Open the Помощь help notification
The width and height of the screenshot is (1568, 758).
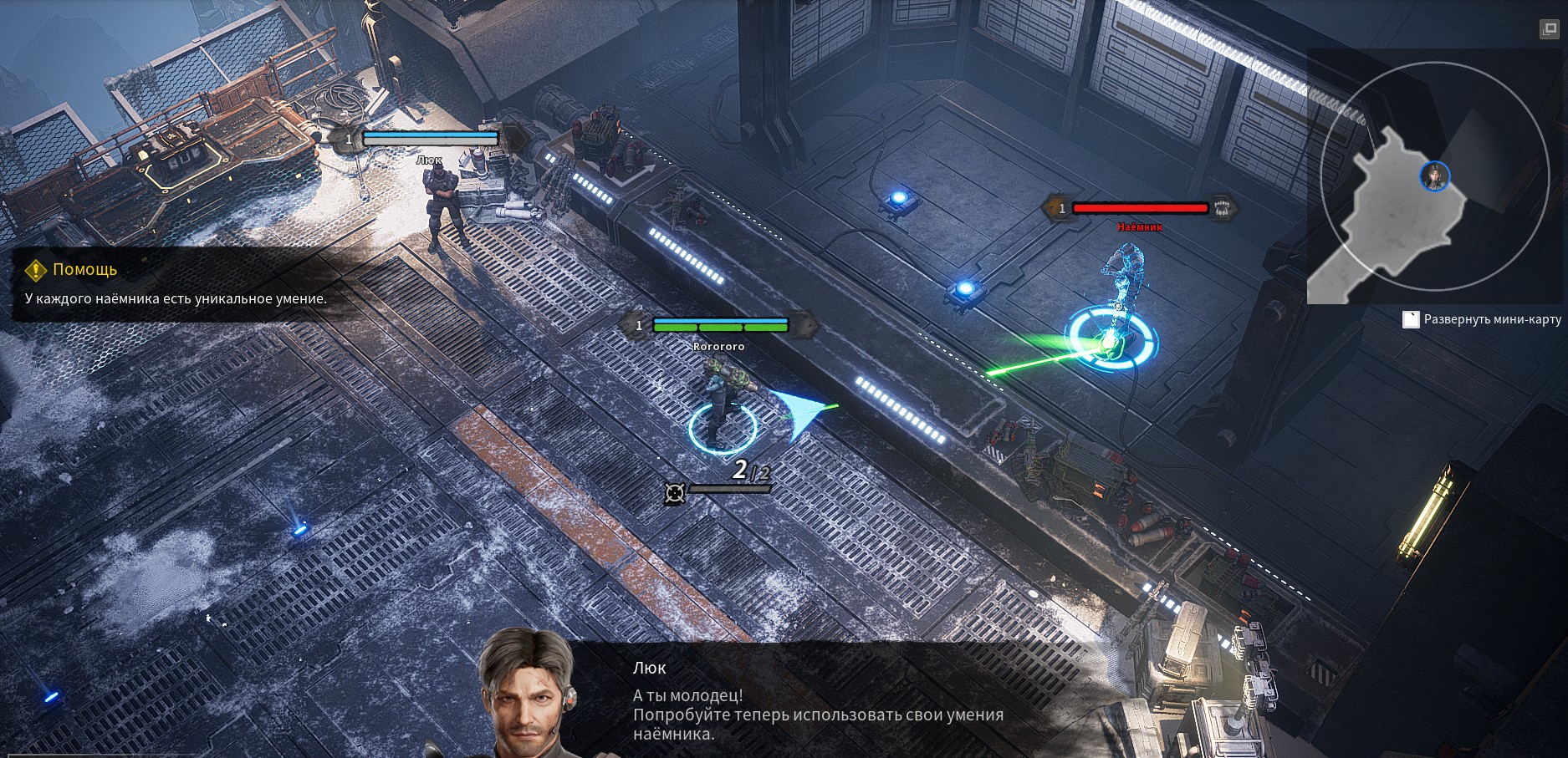pyautogui.click(x=84, y=269)
